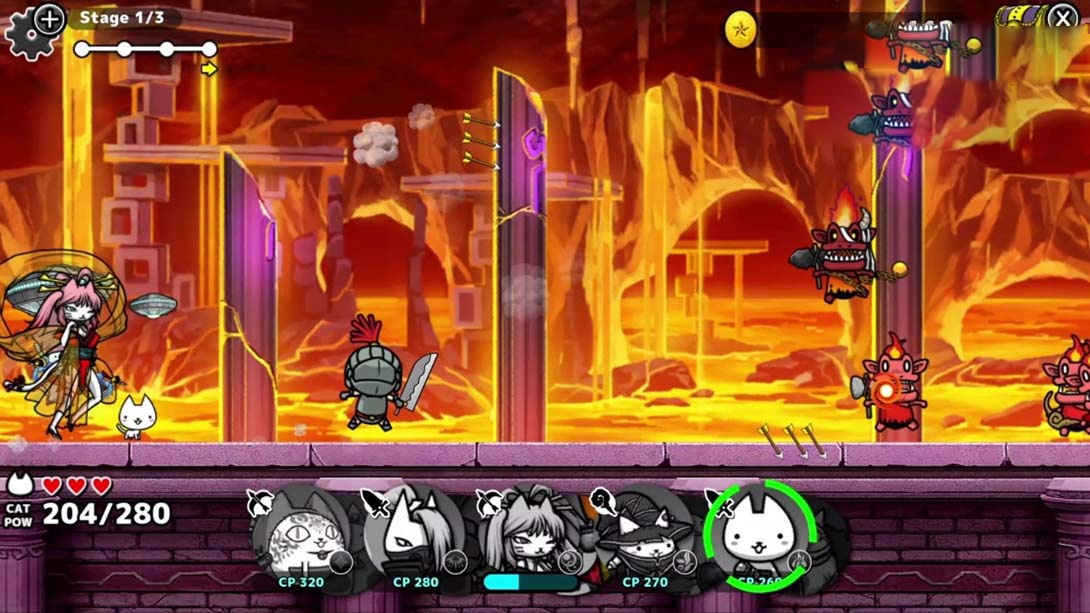
Task: Deploy the CP 270 witch hat cat
Action: coord(643,538)
